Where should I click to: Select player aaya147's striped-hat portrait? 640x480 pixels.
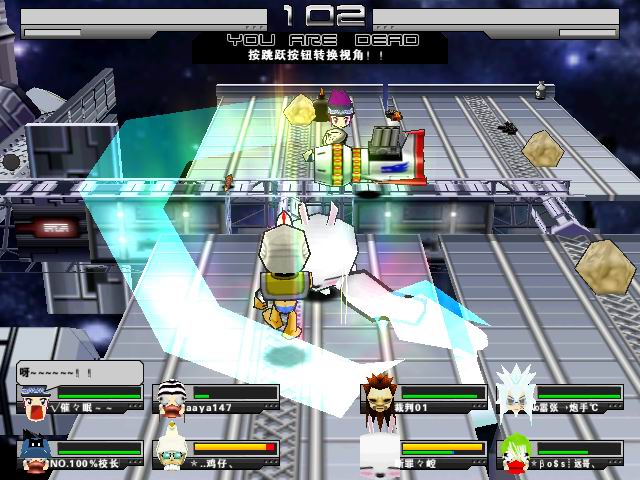(169, 398)
